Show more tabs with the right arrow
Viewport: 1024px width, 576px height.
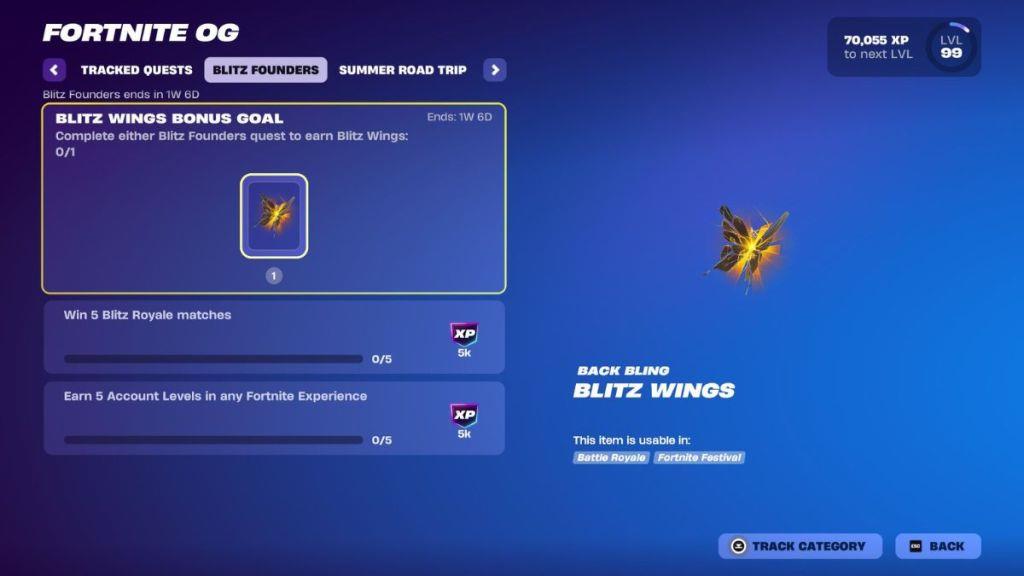494,70
